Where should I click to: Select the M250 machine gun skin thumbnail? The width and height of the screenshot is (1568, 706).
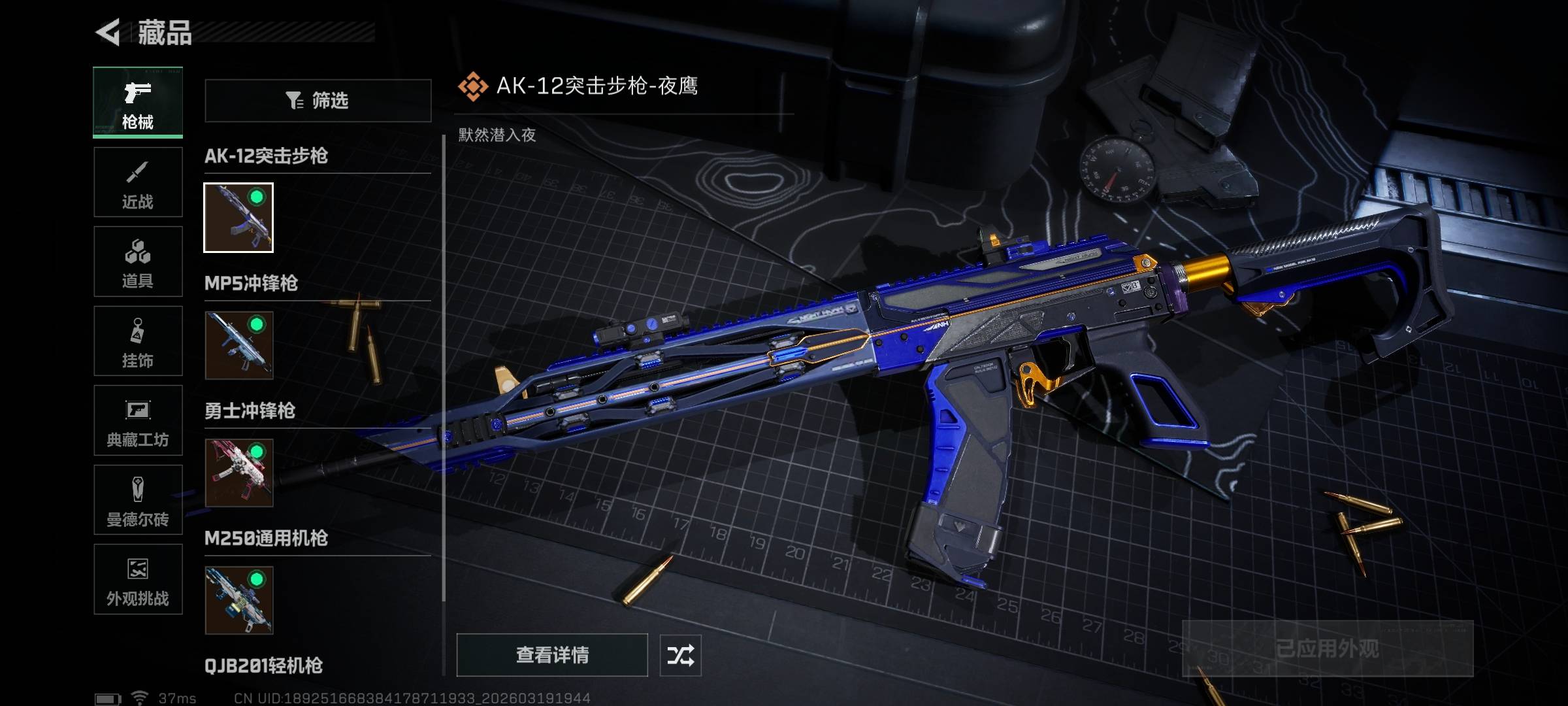click(x=238, y=600)
